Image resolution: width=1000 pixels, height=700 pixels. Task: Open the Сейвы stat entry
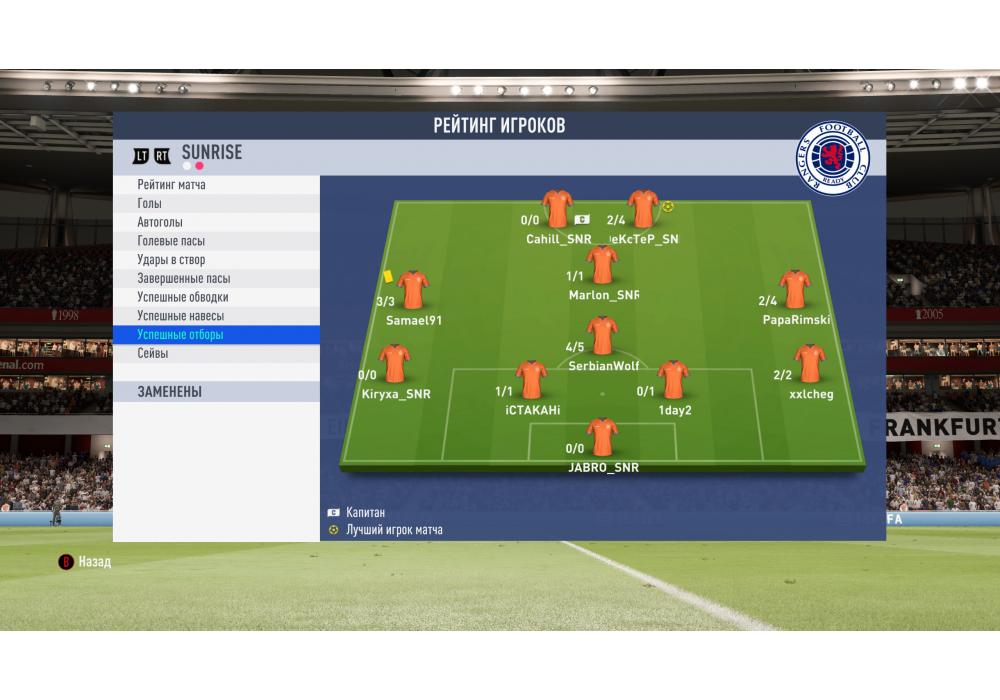pyautogui.click(x=153, y=353)
